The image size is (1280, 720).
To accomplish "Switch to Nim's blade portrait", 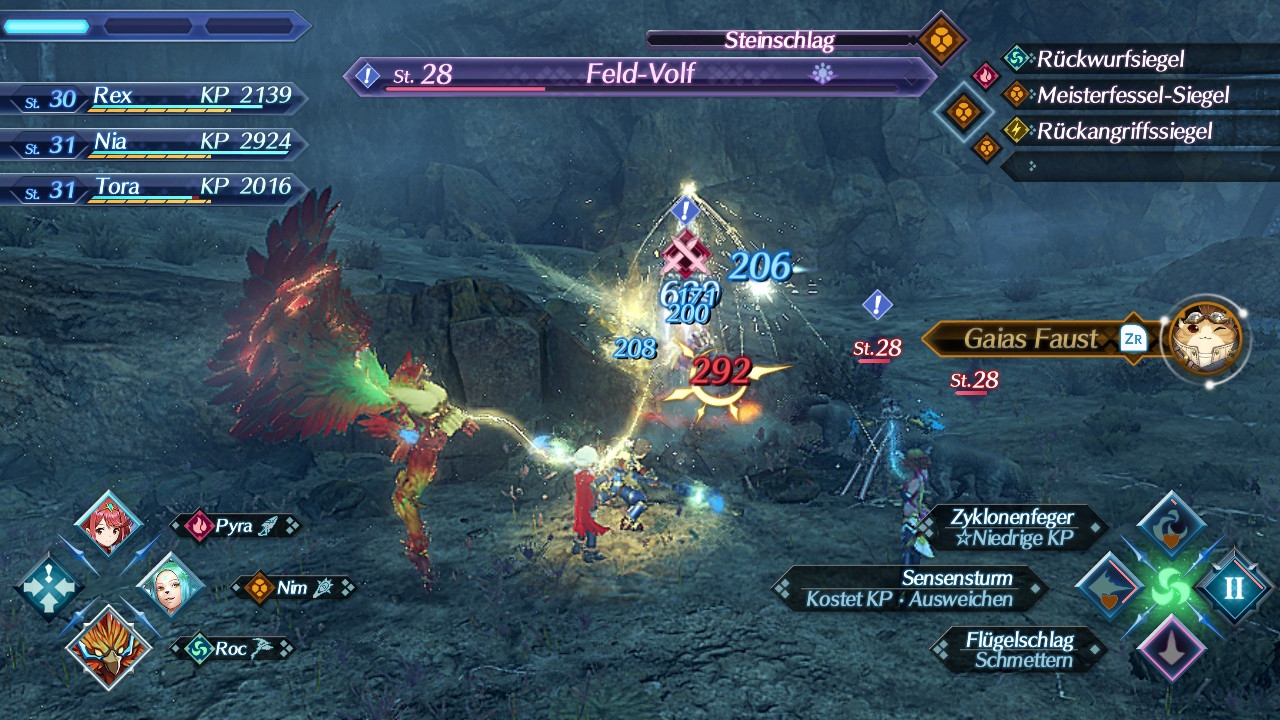I will coord(168,586).
